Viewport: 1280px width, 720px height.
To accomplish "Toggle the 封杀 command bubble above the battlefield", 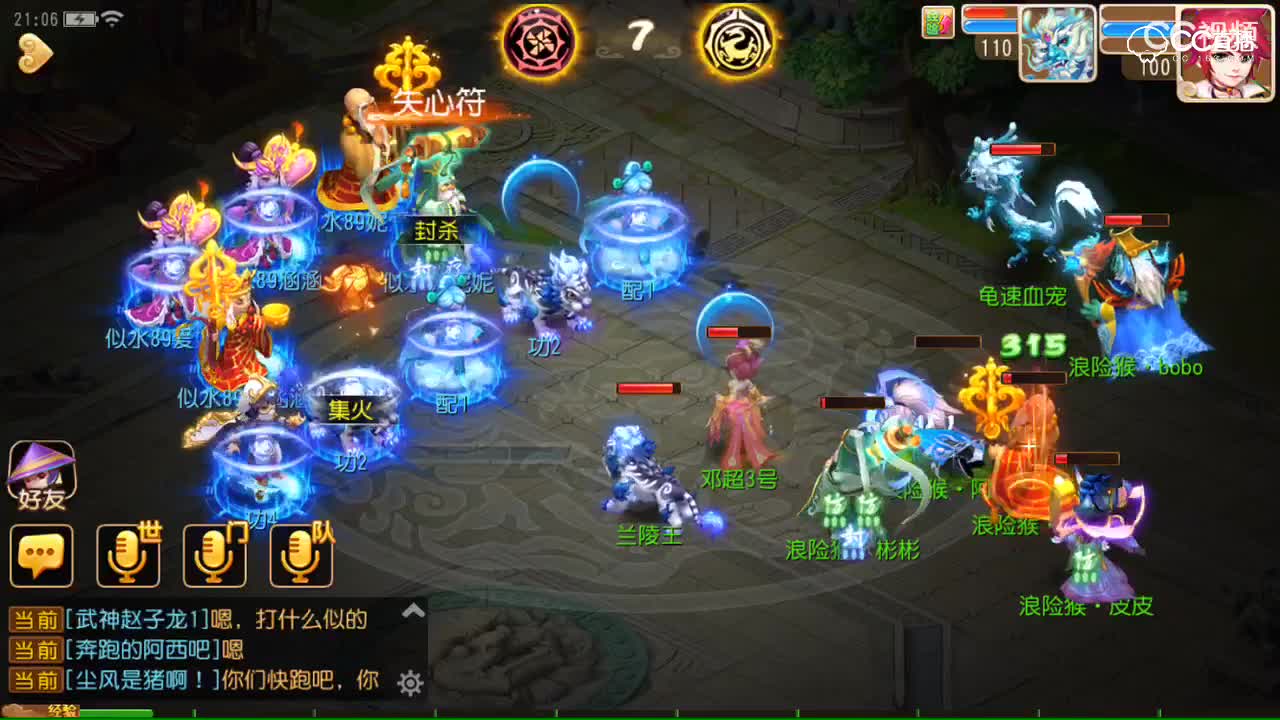I will pos(438,230).
